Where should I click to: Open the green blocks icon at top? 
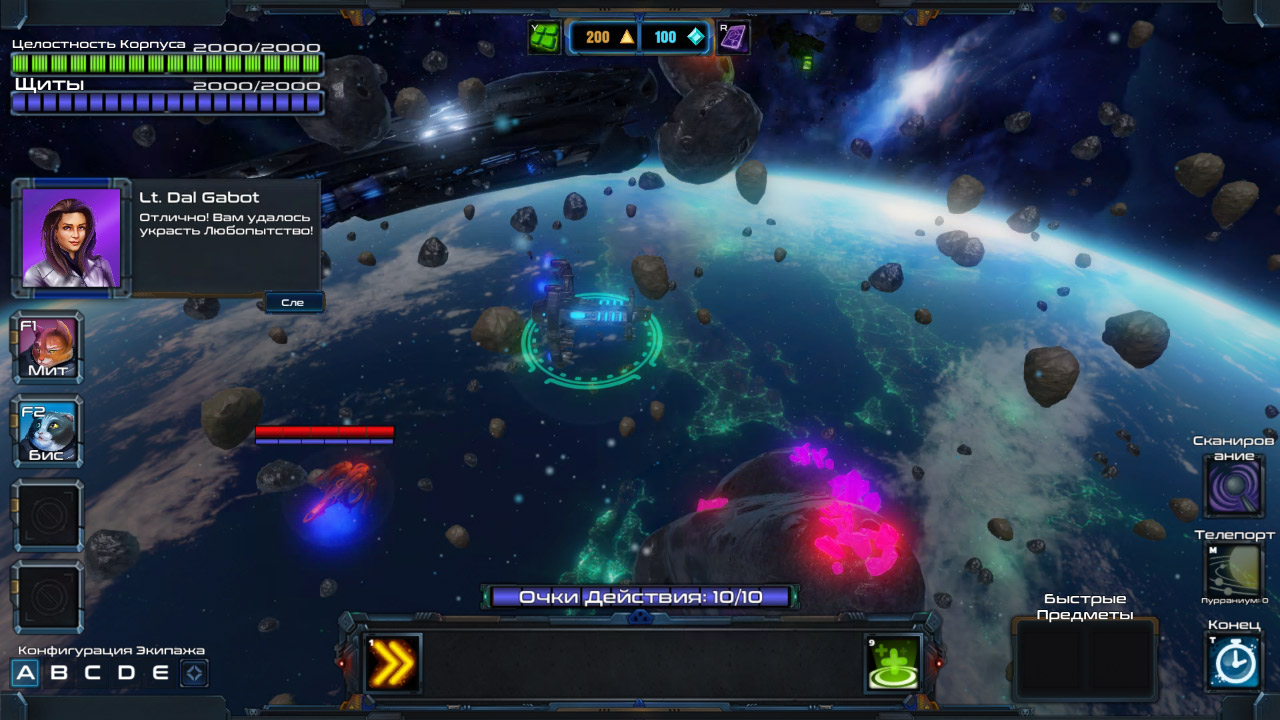pos(544,37)
